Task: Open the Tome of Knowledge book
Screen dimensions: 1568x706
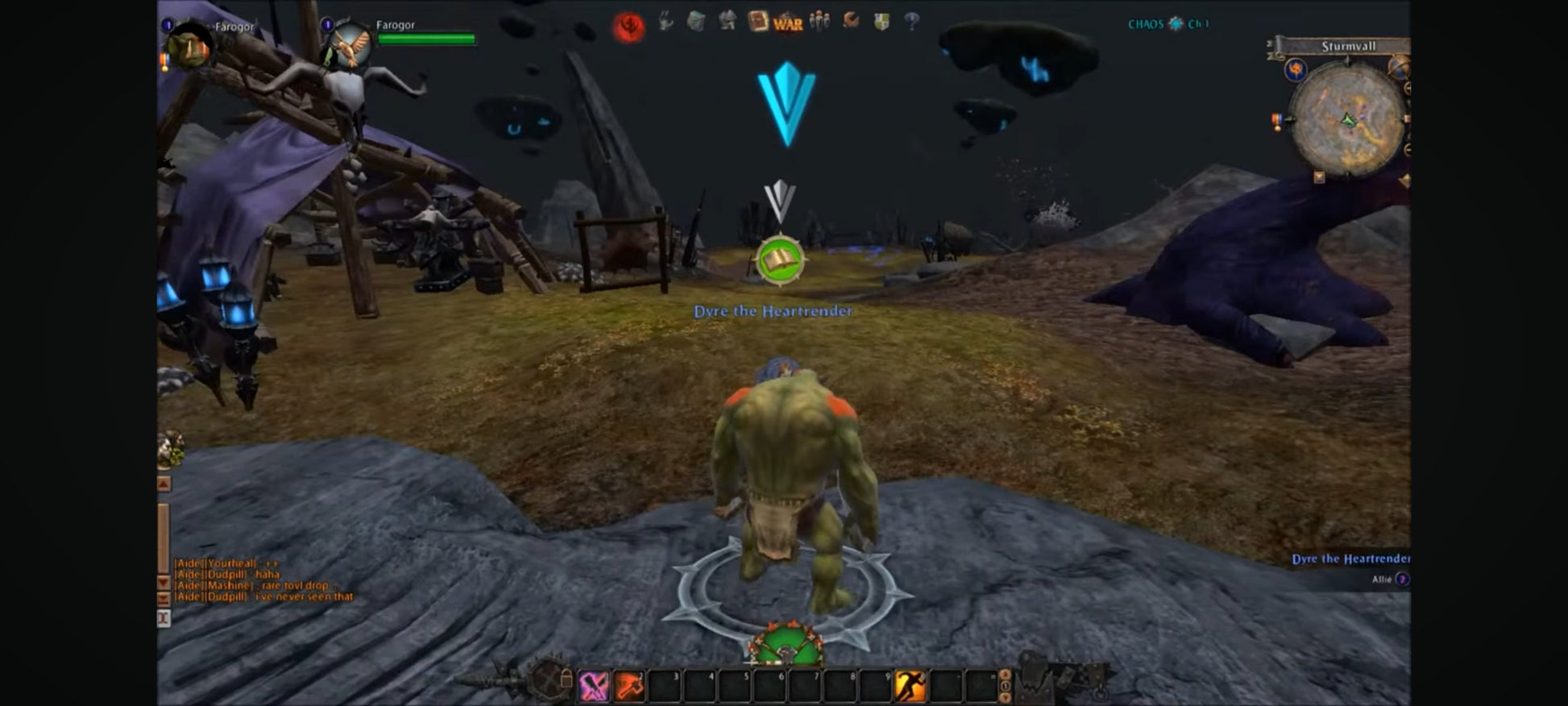Action: pos(757,21)
